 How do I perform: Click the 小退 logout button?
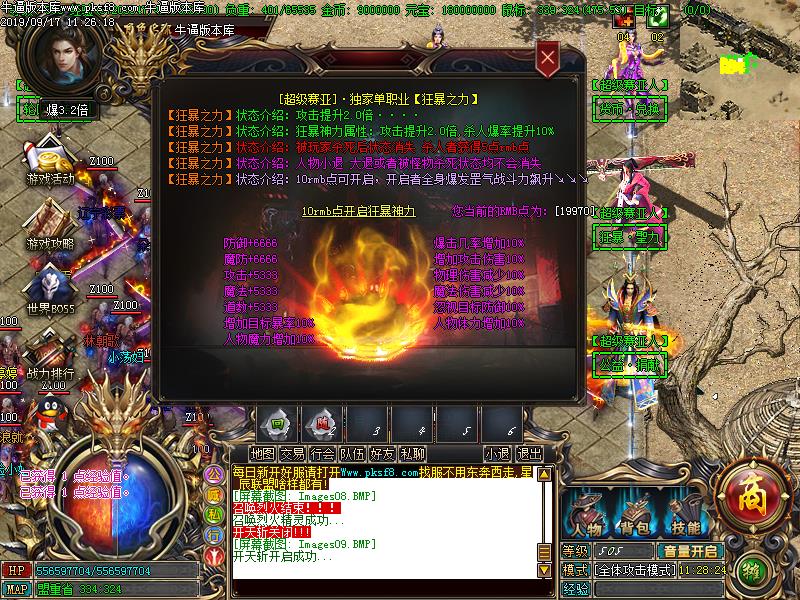(497, 454)
